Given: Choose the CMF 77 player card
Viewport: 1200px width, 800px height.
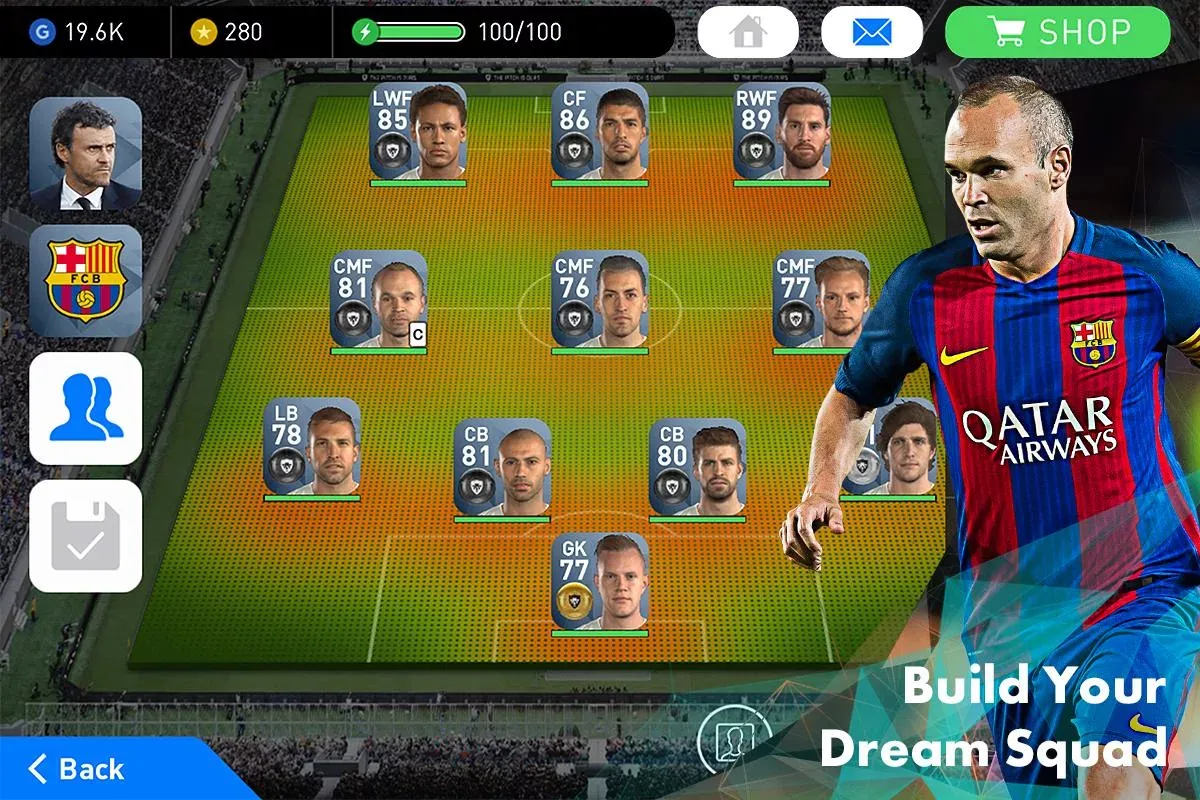Looking at the screenshot, I should (821, 300).
